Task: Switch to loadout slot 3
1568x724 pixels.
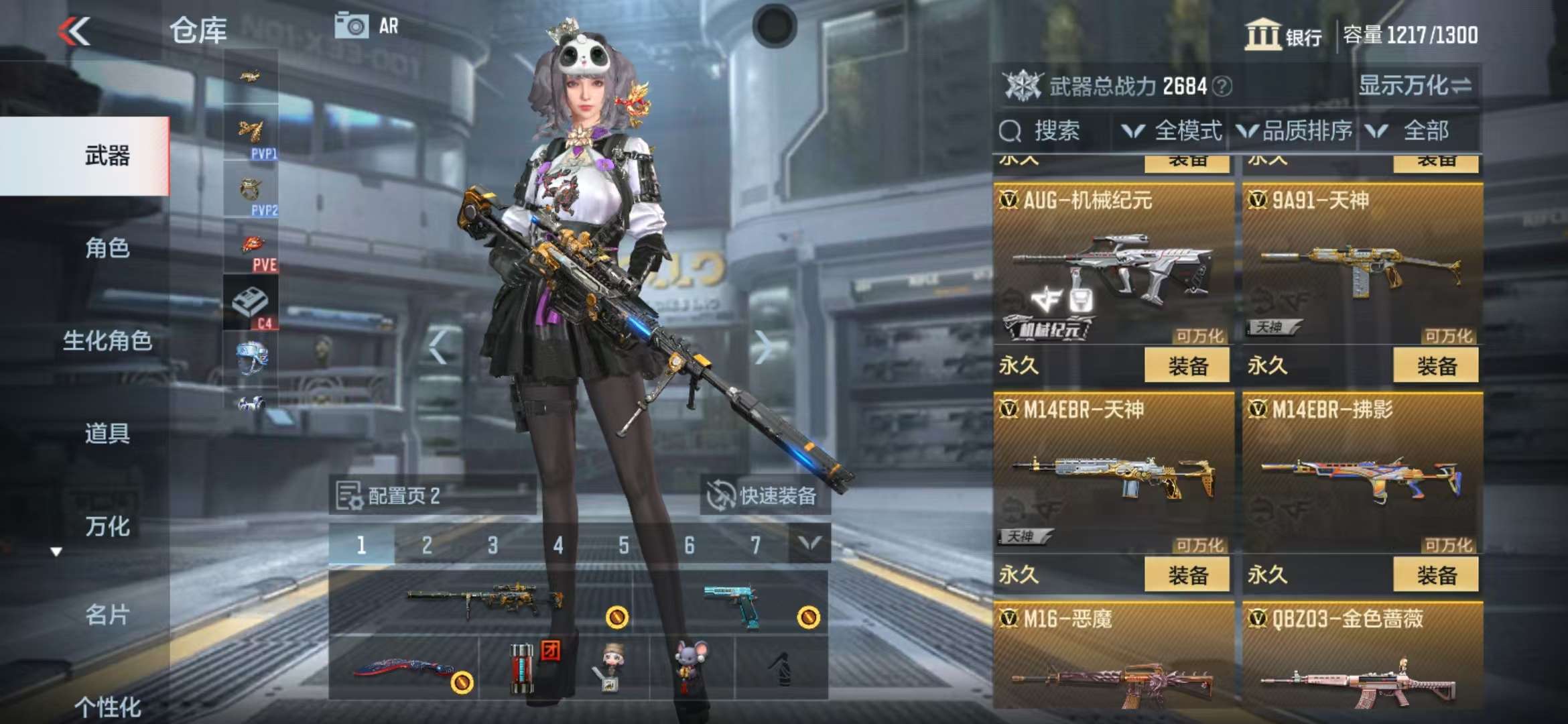Action: [493, 545]
